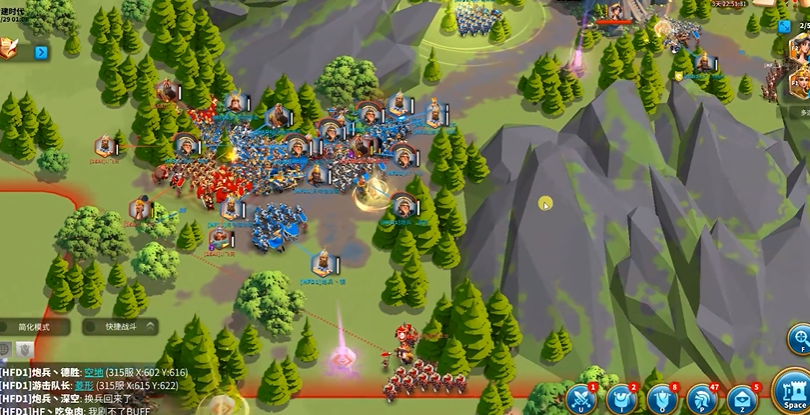
Task: Open the helmet commander menu
Action: click(702, 399)
